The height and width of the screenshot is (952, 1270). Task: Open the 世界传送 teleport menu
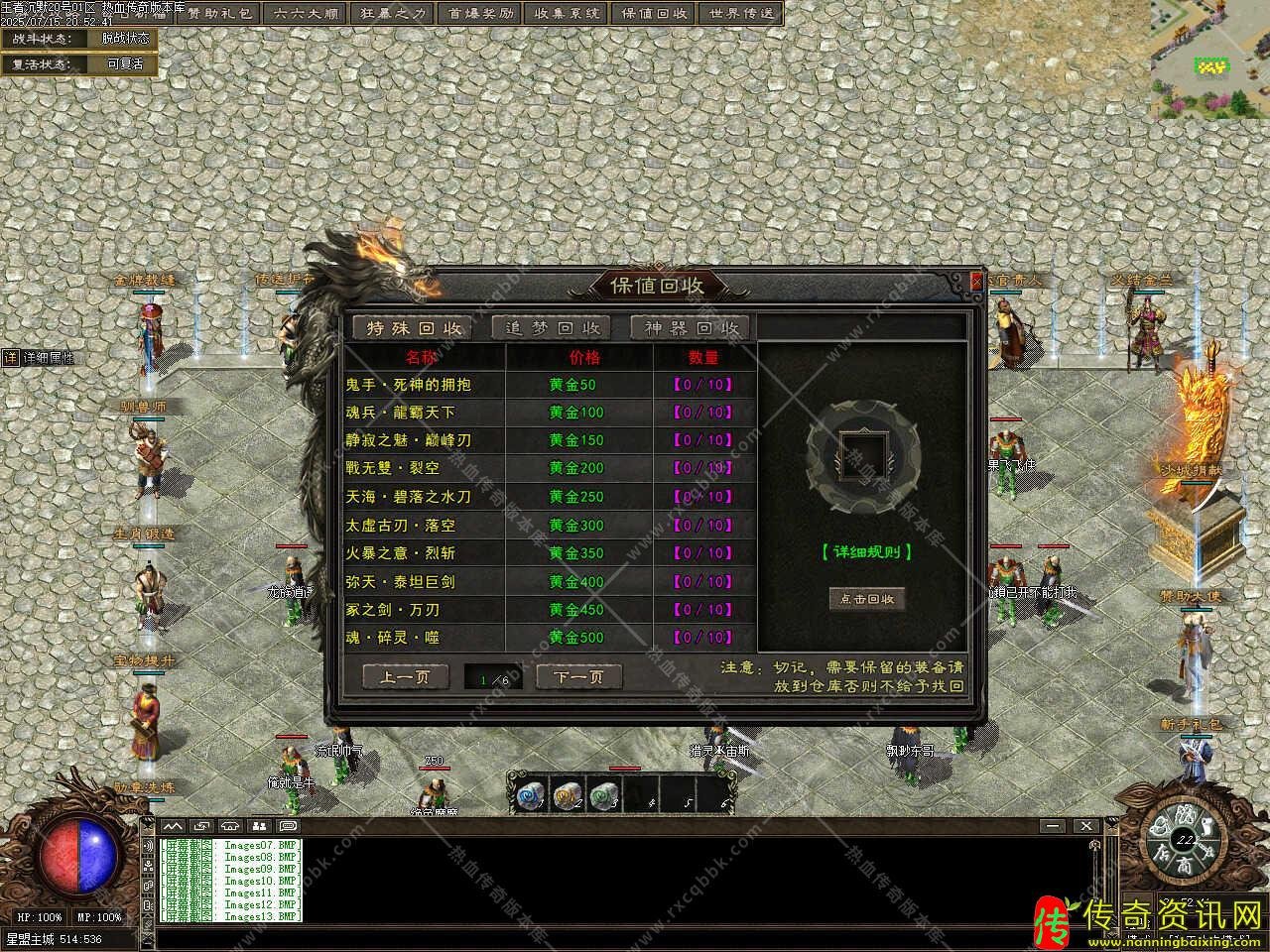pyautogui.click(x=740, y=14)
